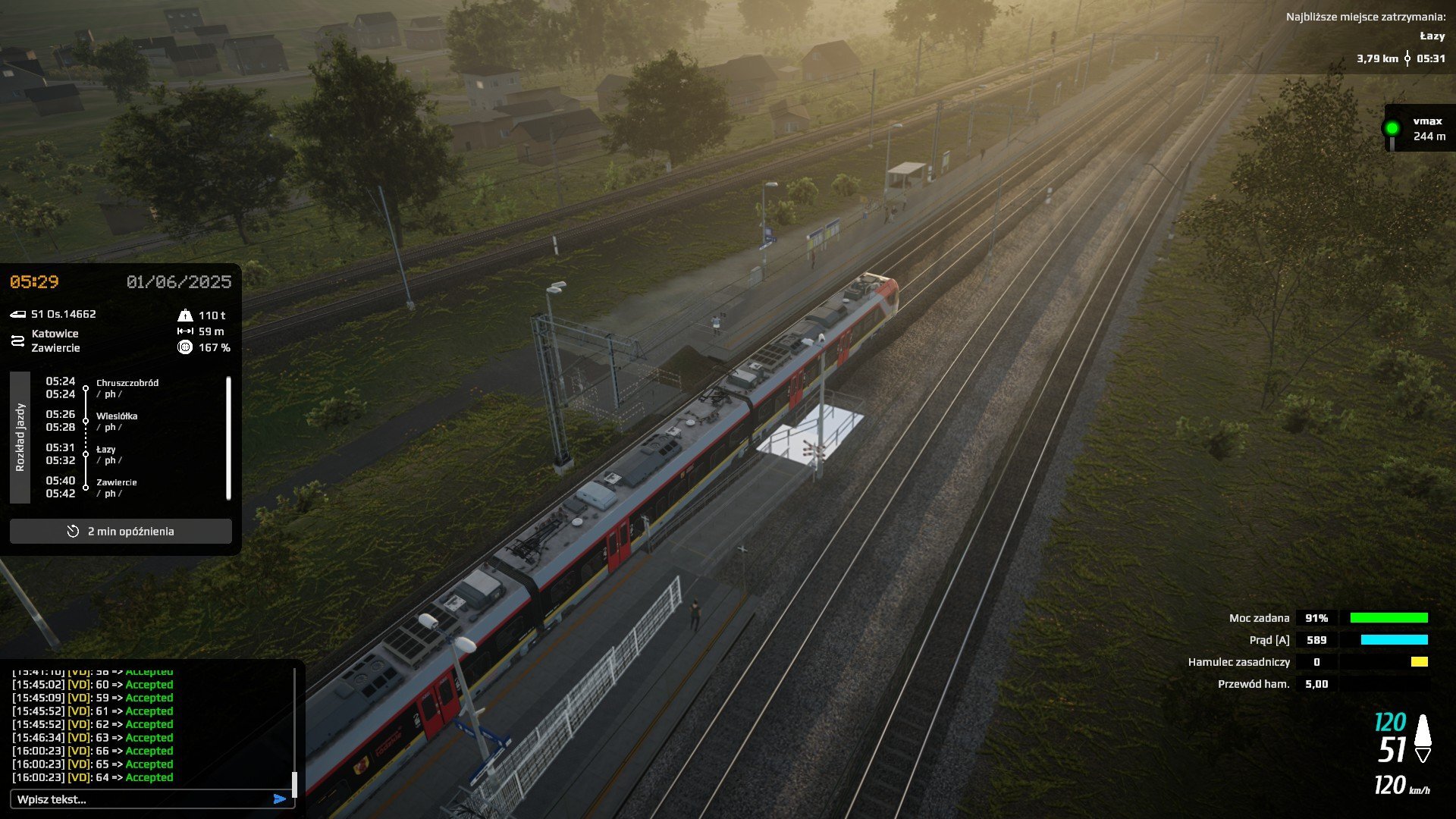Choose the Wiesiółka timetable entry

coord(116,416)
